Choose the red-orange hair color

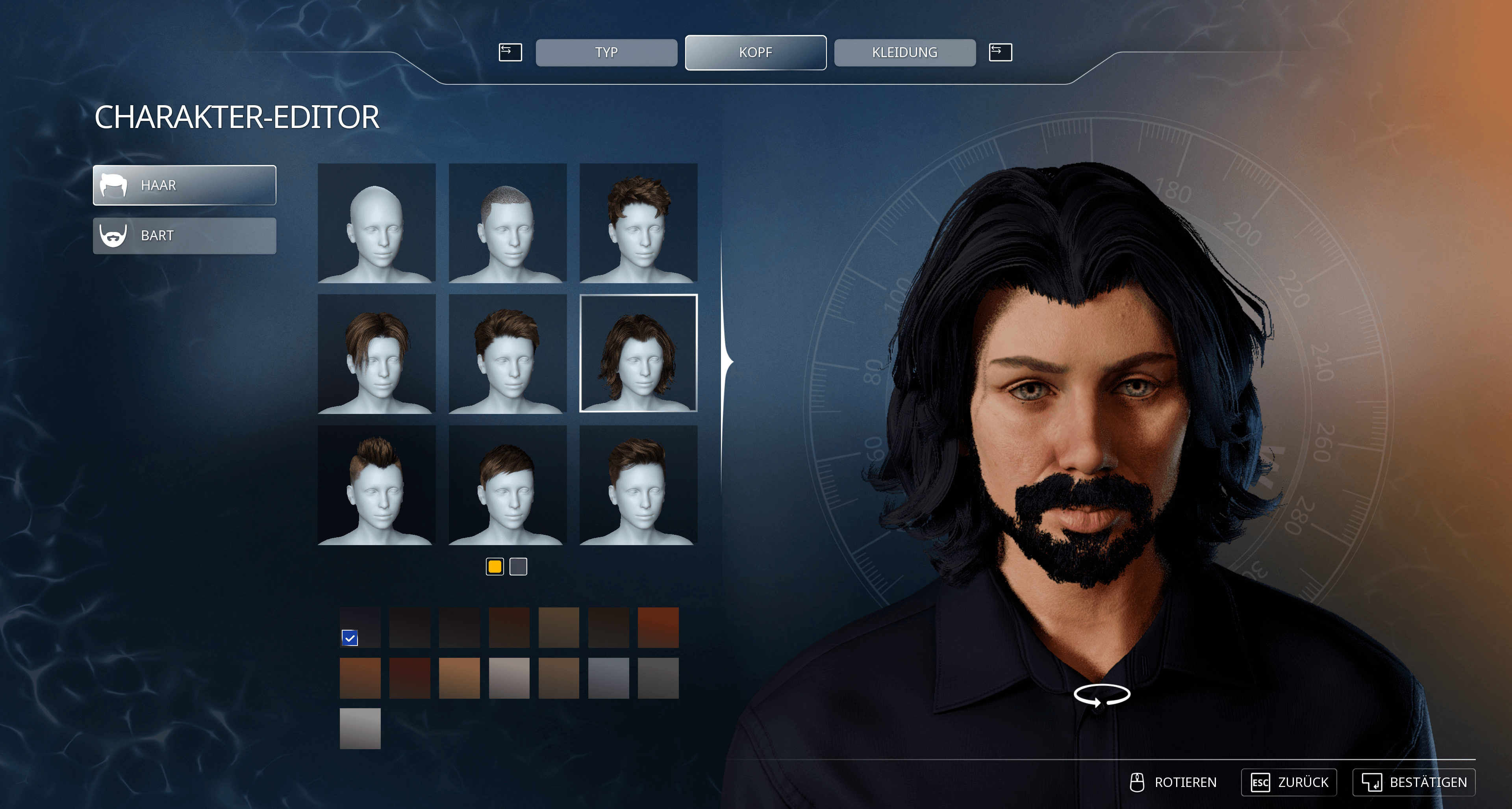click(x=658, y=627)
